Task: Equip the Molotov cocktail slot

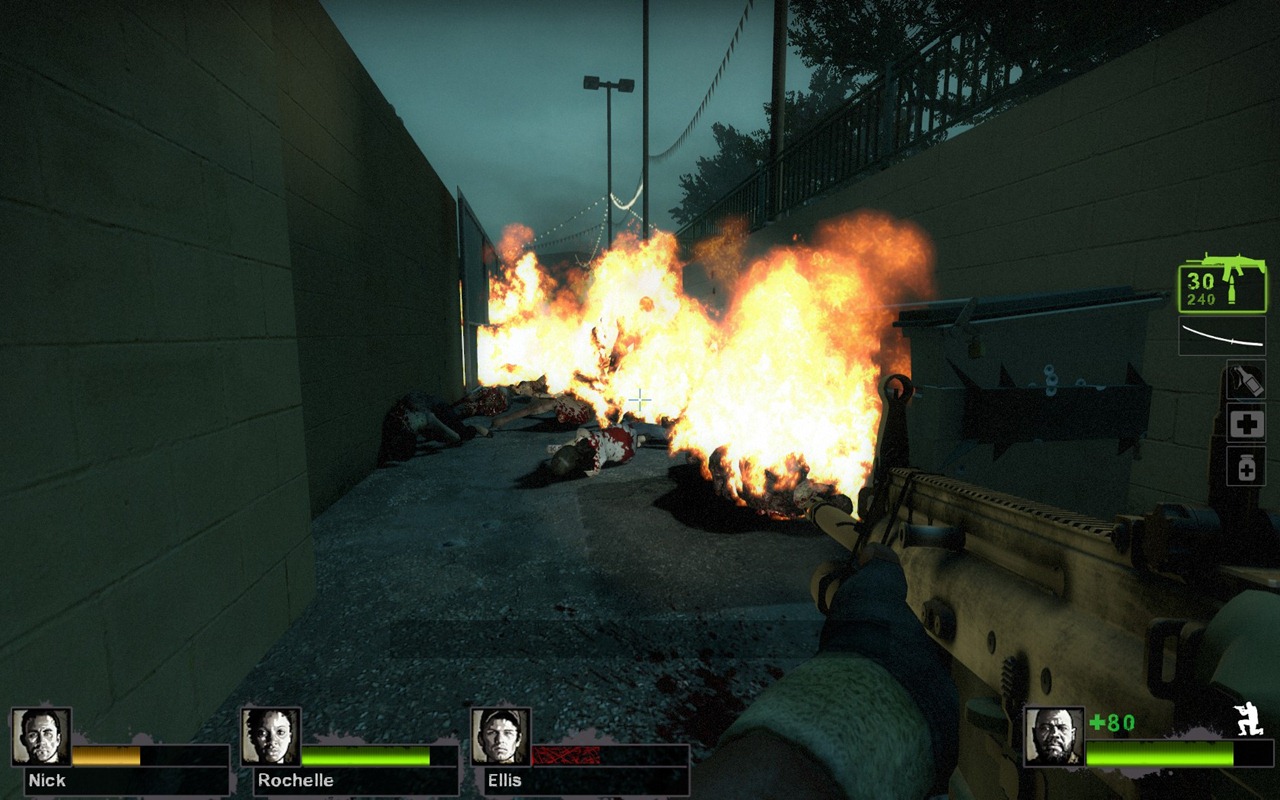Action: pyautogui.click(x=1246, y=380)
